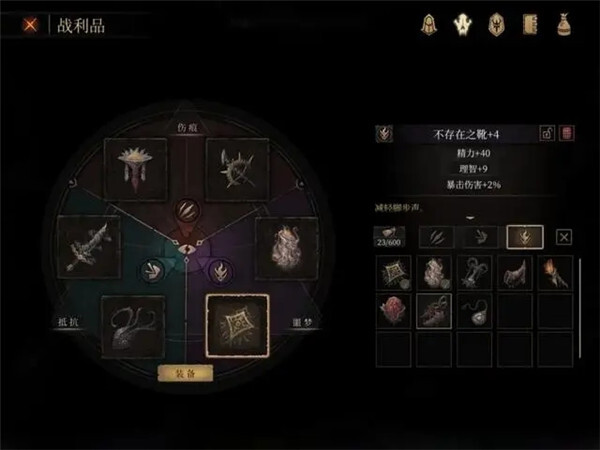Image resolution: width=600 pixels, height=450 pixels.
Task: Close the 战利品 screen with the X
Action: [x=31, y=26]
